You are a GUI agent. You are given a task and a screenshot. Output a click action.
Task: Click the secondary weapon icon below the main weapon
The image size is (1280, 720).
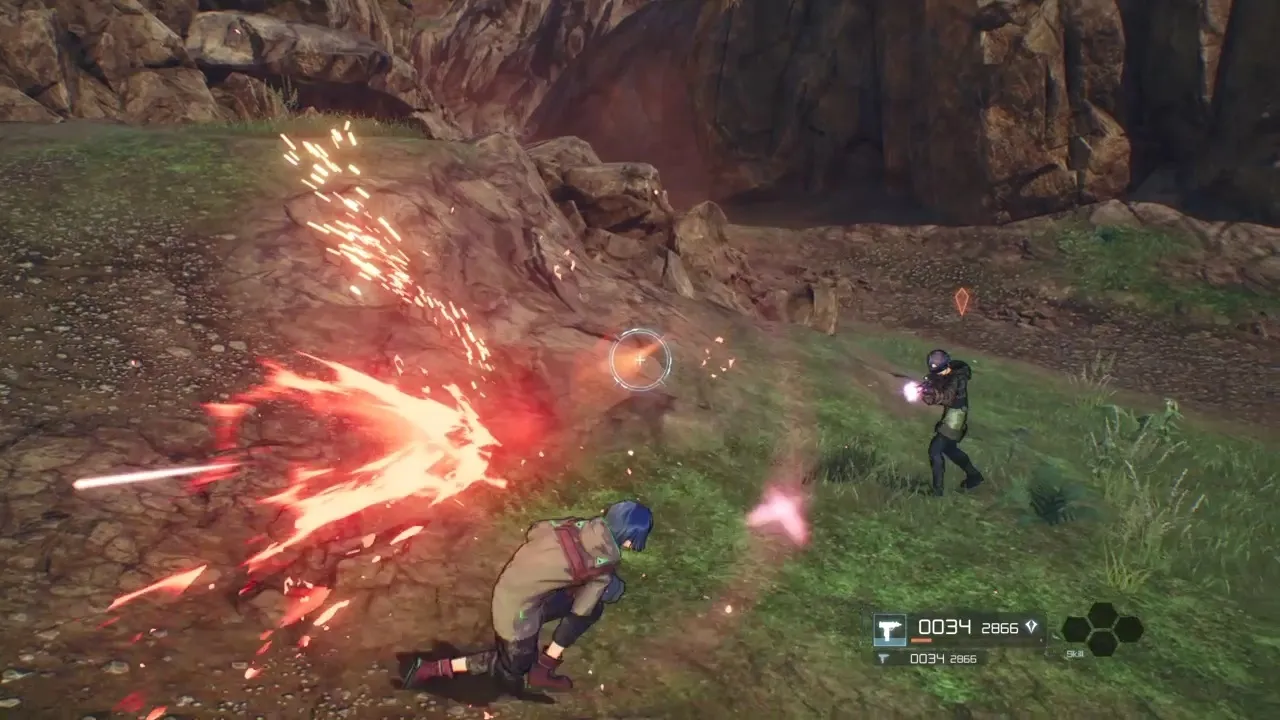tap(881, 660)
